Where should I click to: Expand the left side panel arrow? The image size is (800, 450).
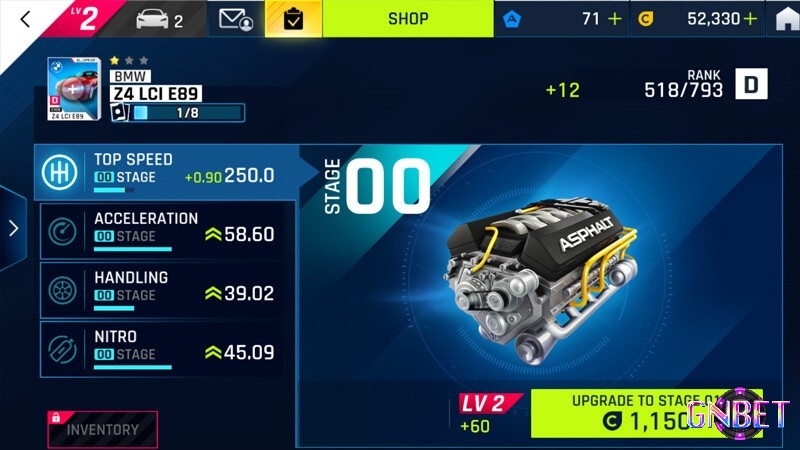pyautogui.click(x=13, y=228)
